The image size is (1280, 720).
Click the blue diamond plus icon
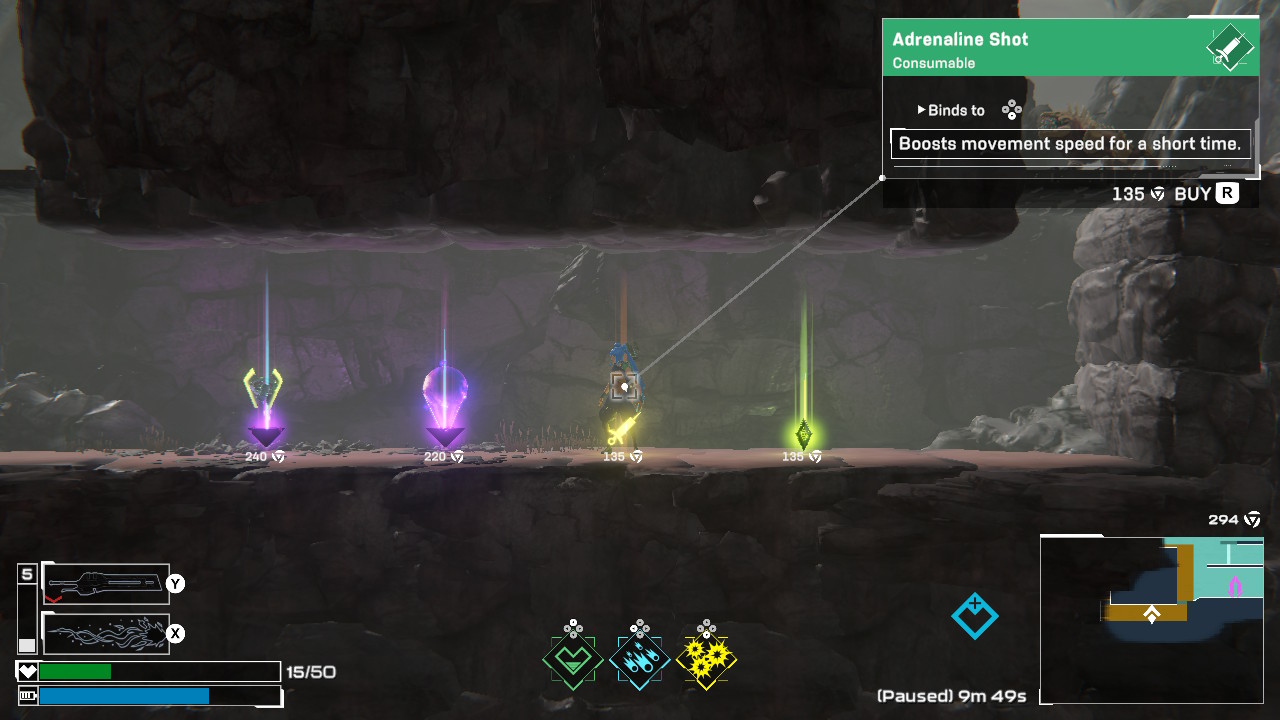(x=975, y=616)
